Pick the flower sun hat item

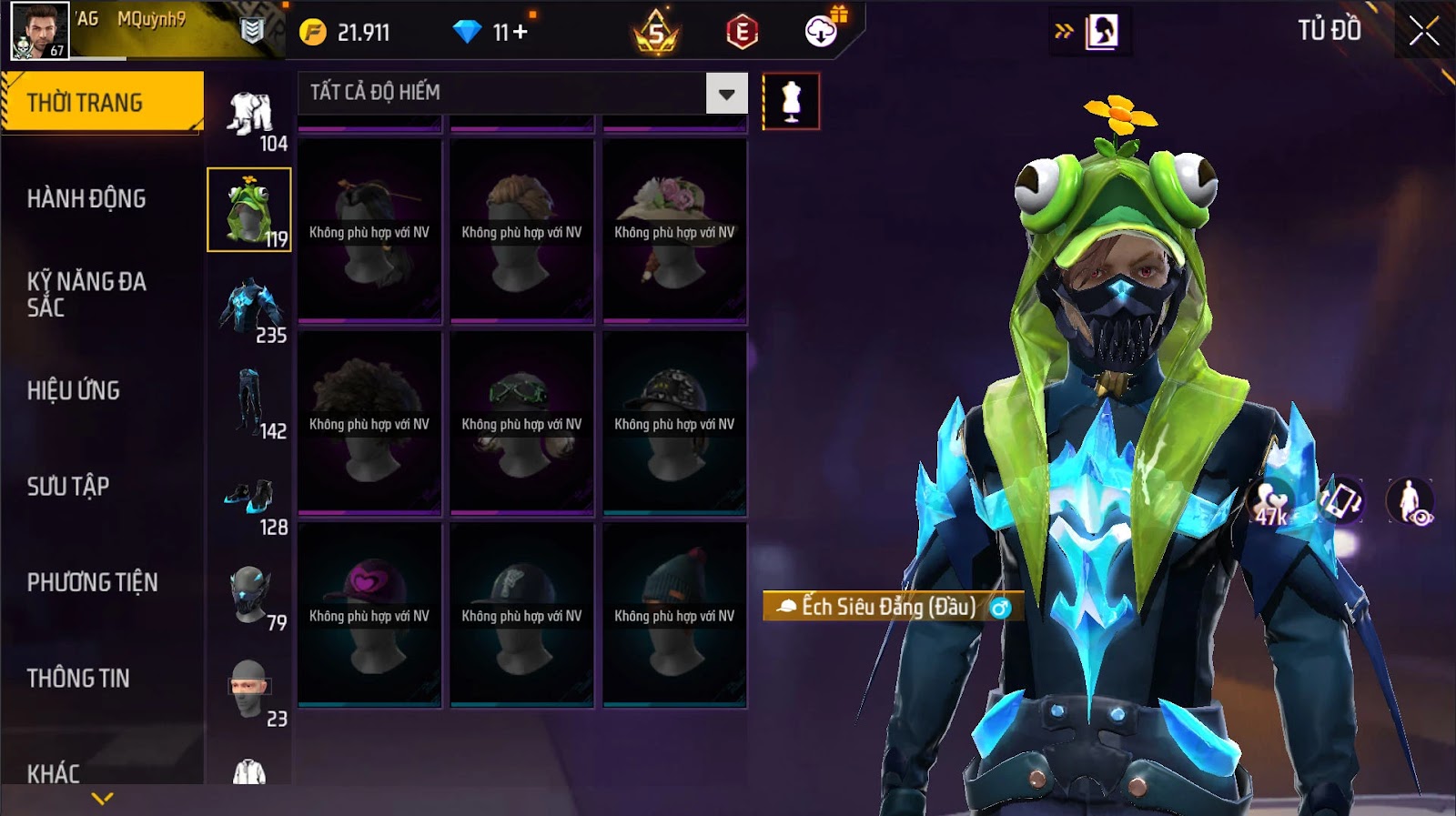[674, 231]
